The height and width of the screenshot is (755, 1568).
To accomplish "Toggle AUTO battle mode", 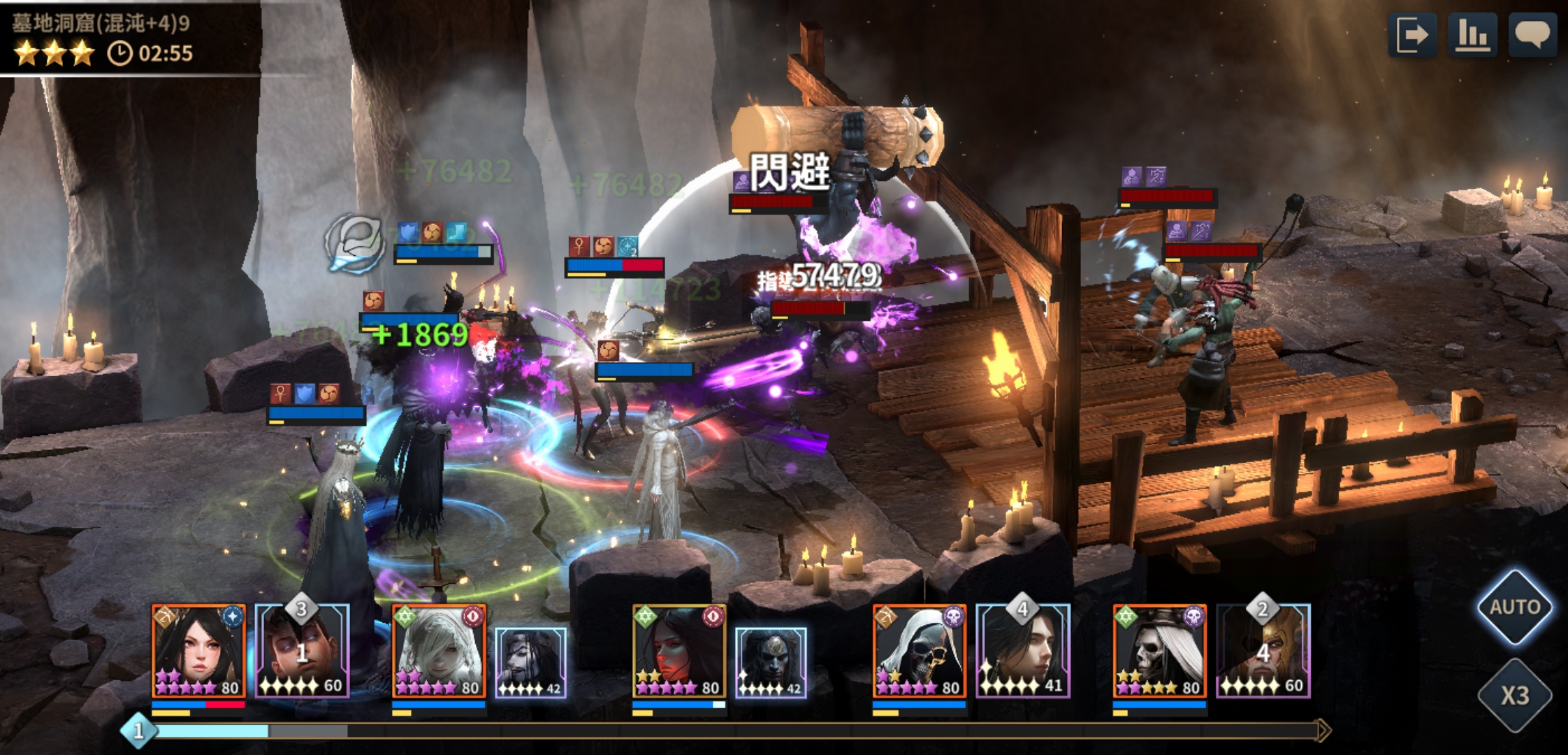I will (x=1514, y=607).
